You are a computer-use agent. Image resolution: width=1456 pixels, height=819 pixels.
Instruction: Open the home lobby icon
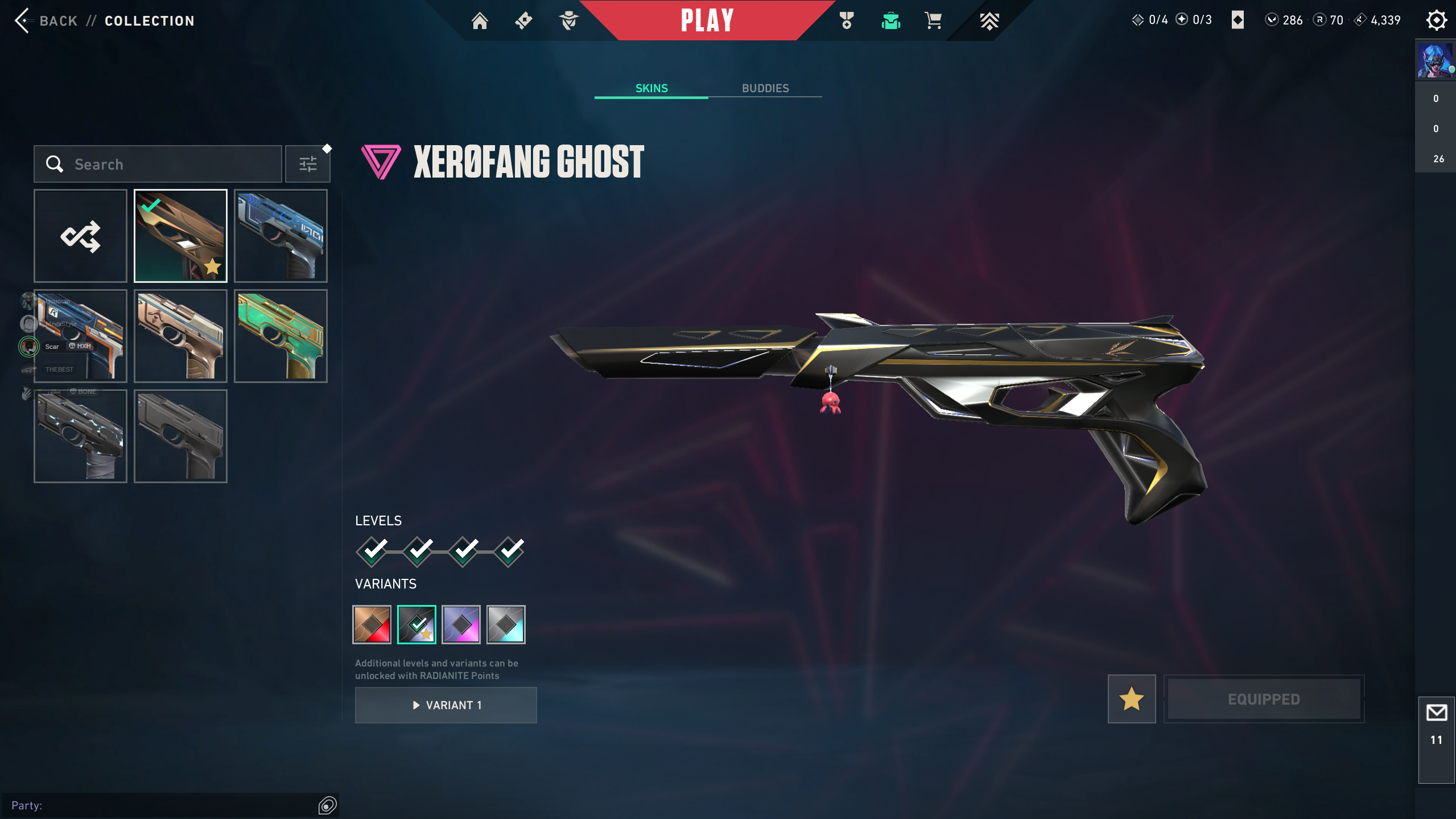480,21
